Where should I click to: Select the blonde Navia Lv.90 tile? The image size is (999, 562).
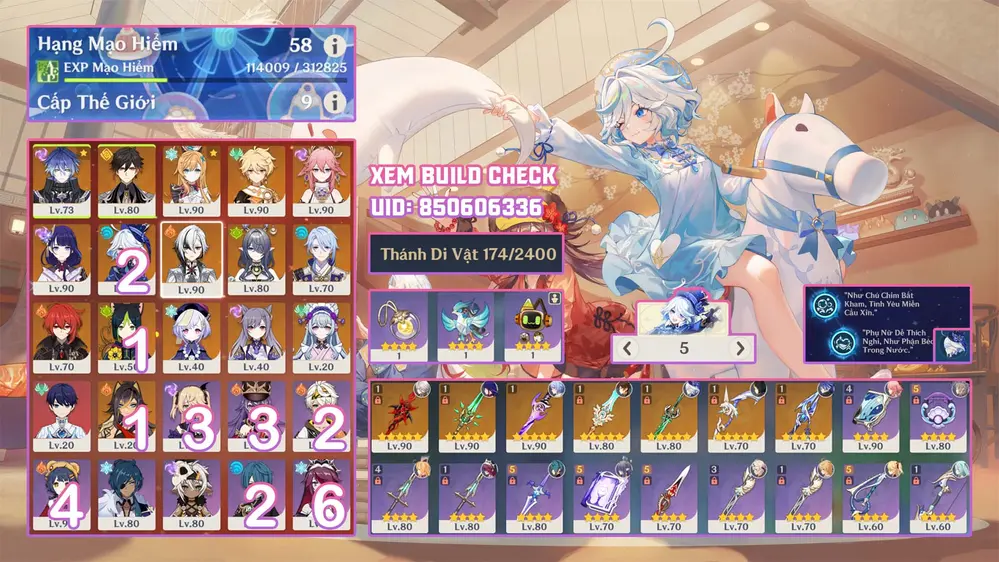pyautogui.click(x=191, y=179)
